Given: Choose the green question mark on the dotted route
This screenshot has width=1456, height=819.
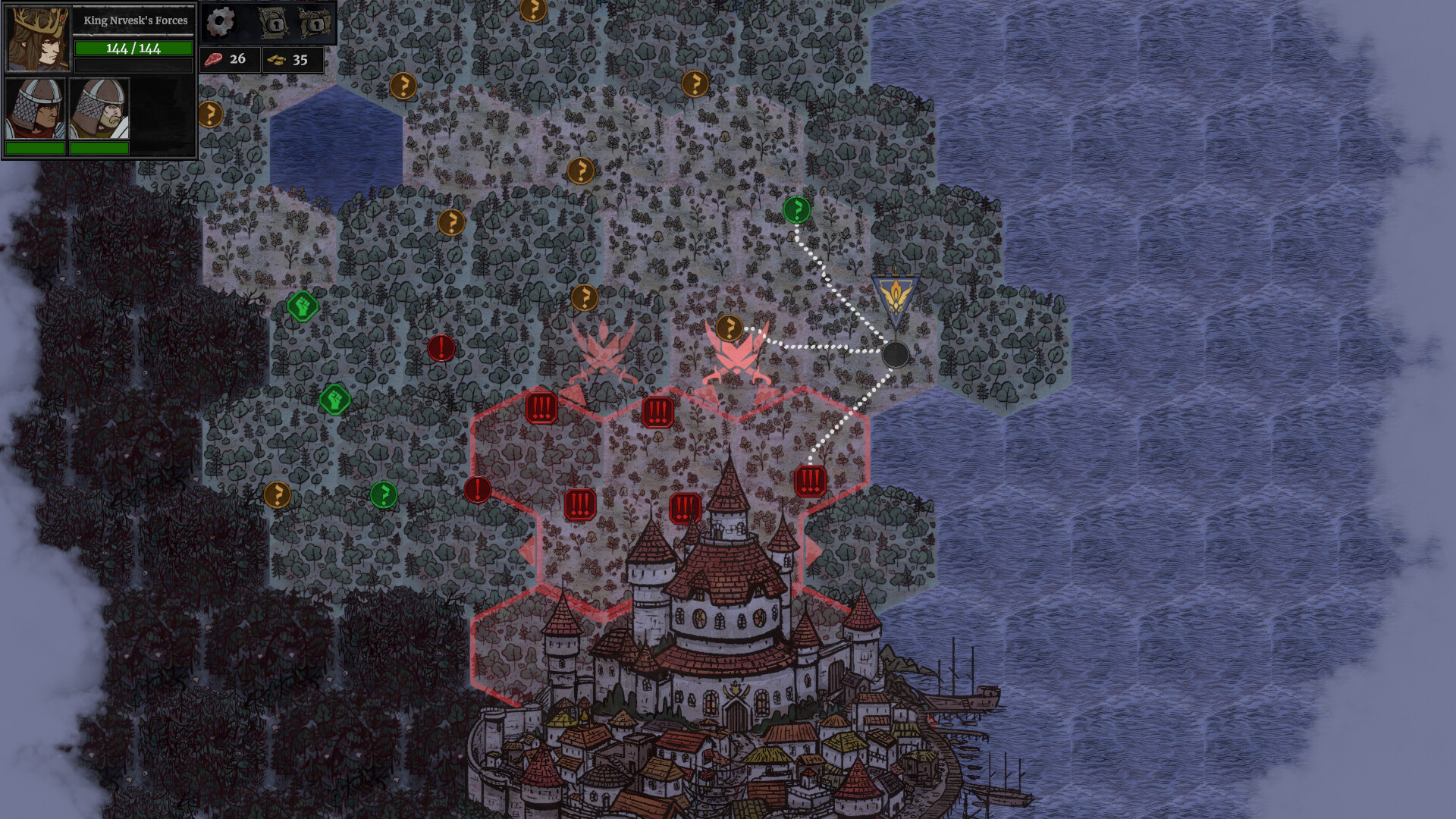Looking at the screenshot, I should pos(796,210).
